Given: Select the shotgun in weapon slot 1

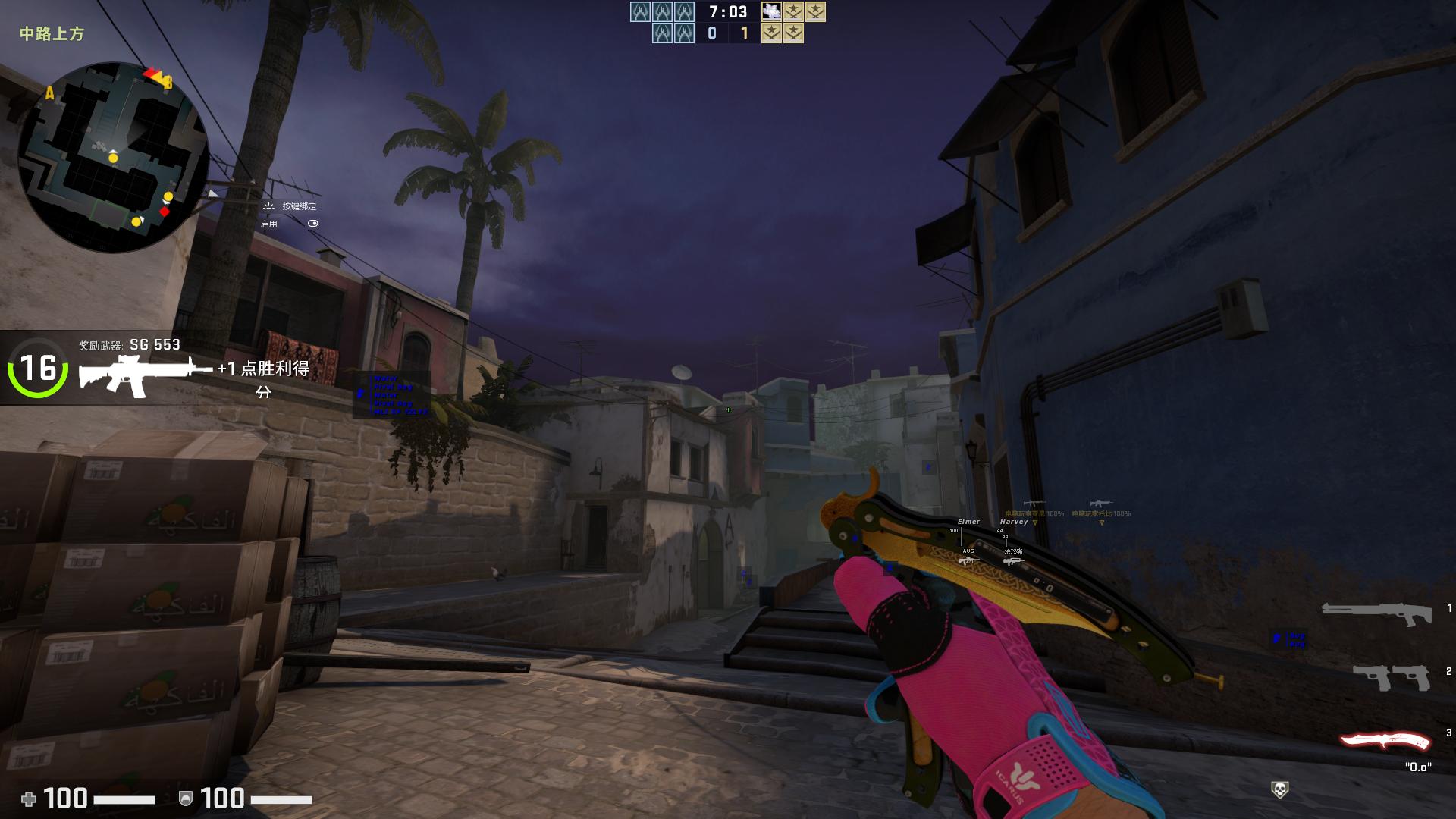Looking at the screenshot, I should pos(1376,612).
